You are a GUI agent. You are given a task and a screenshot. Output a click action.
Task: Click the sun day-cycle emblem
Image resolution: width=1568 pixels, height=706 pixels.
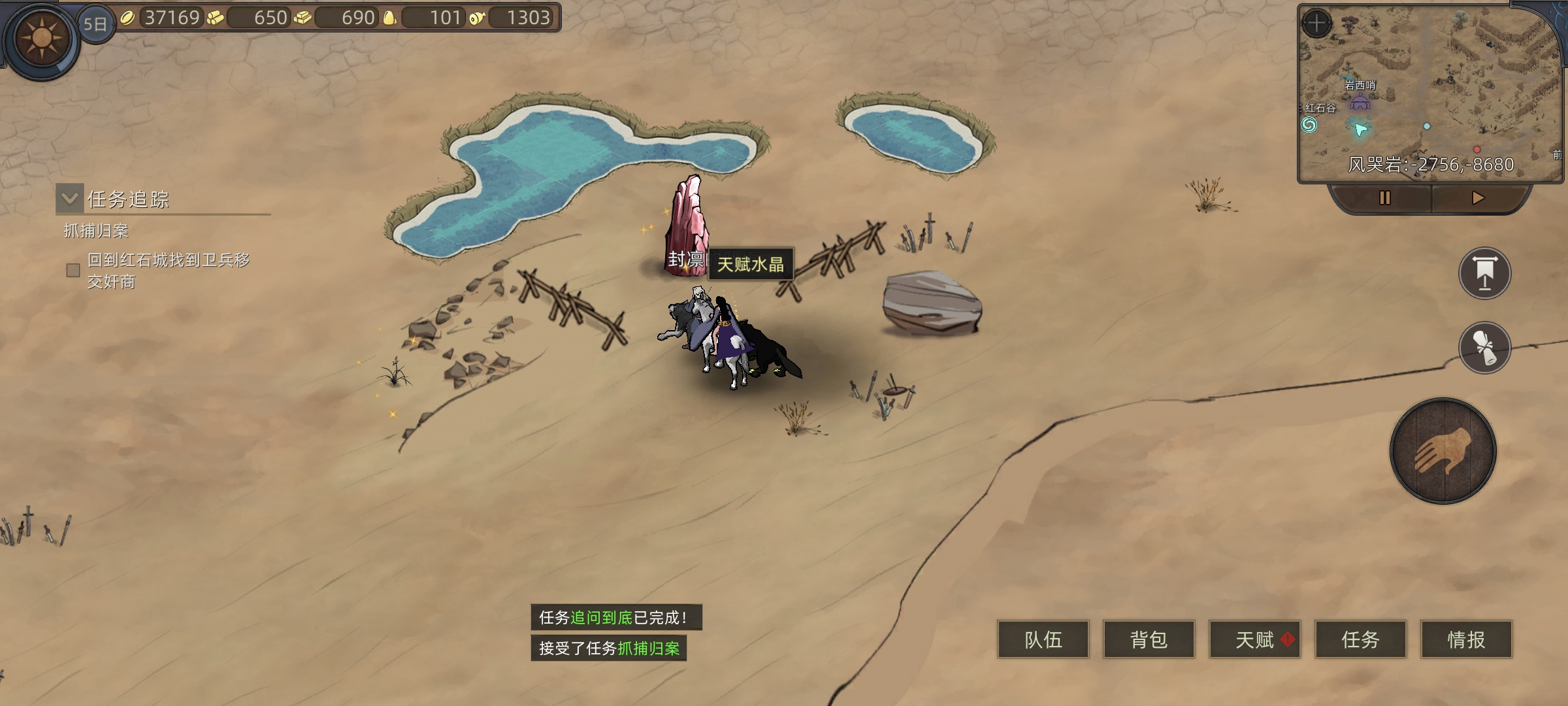[42, 39]
